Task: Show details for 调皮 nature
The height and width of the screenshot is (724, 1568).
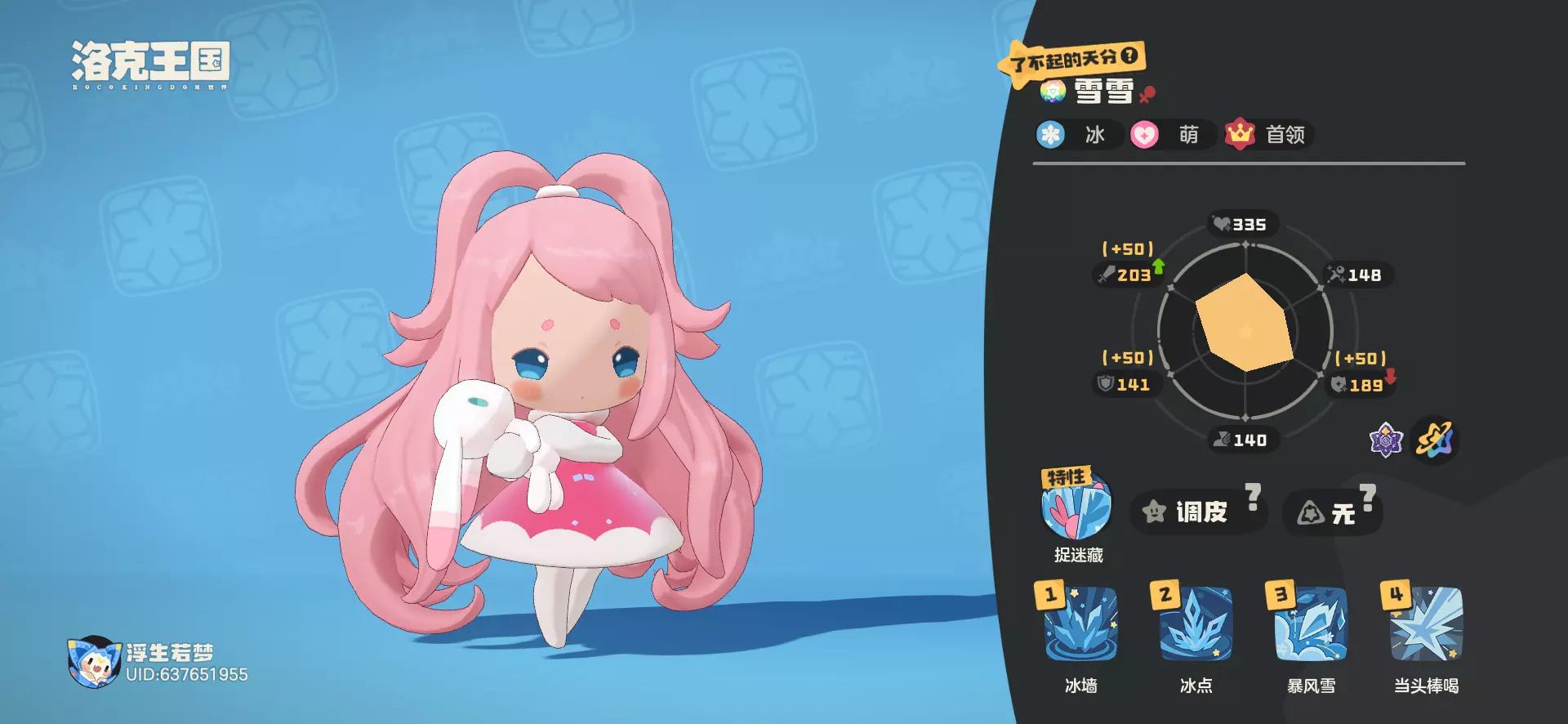Action: [1197, 512]
